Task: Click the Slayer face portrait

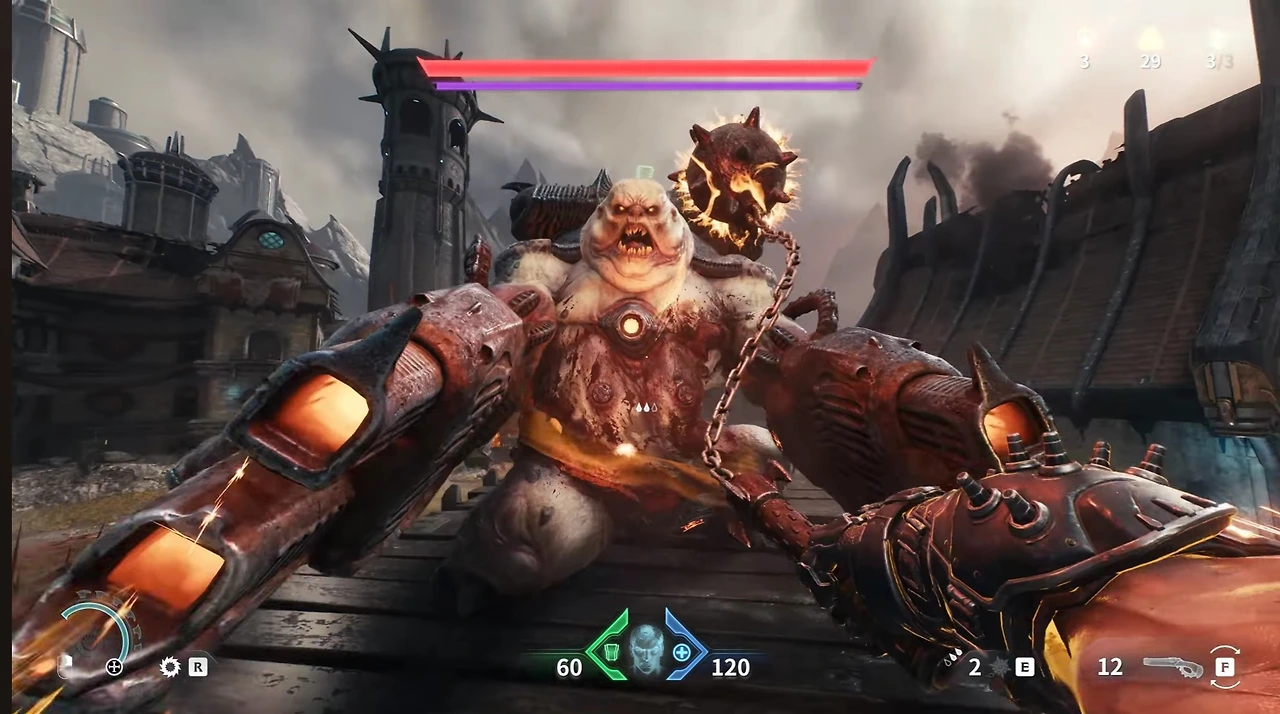Action: point(647,649)
